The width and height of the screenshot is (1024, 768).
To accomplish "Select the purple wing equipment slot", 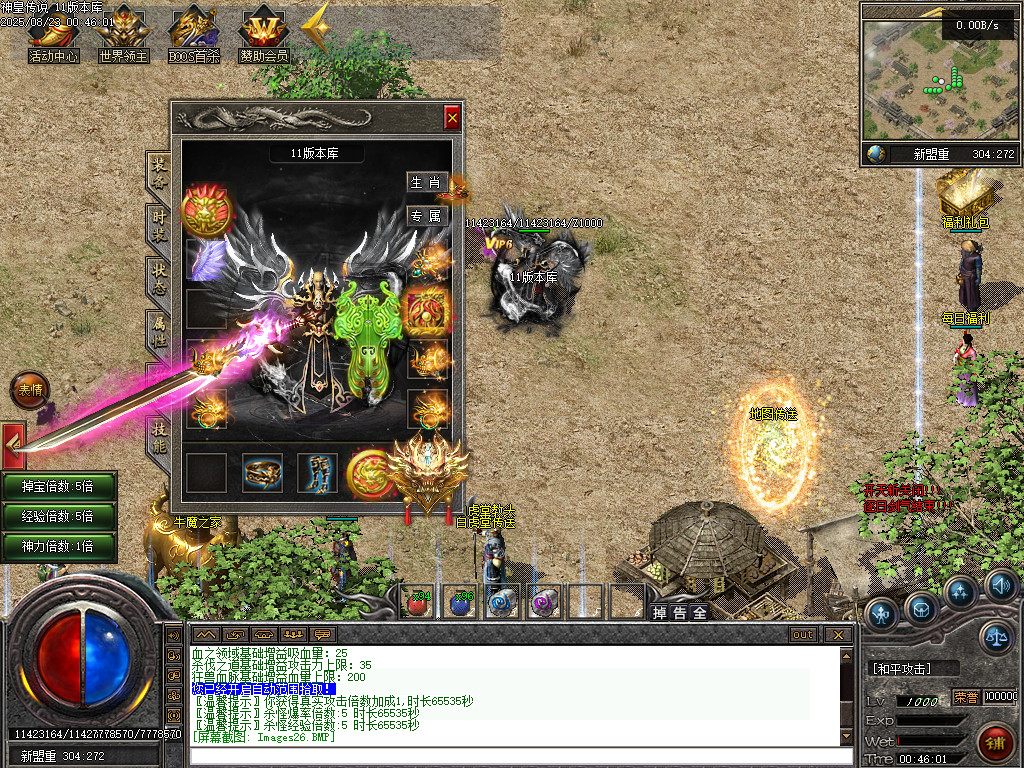I will (x=207, y=260).
